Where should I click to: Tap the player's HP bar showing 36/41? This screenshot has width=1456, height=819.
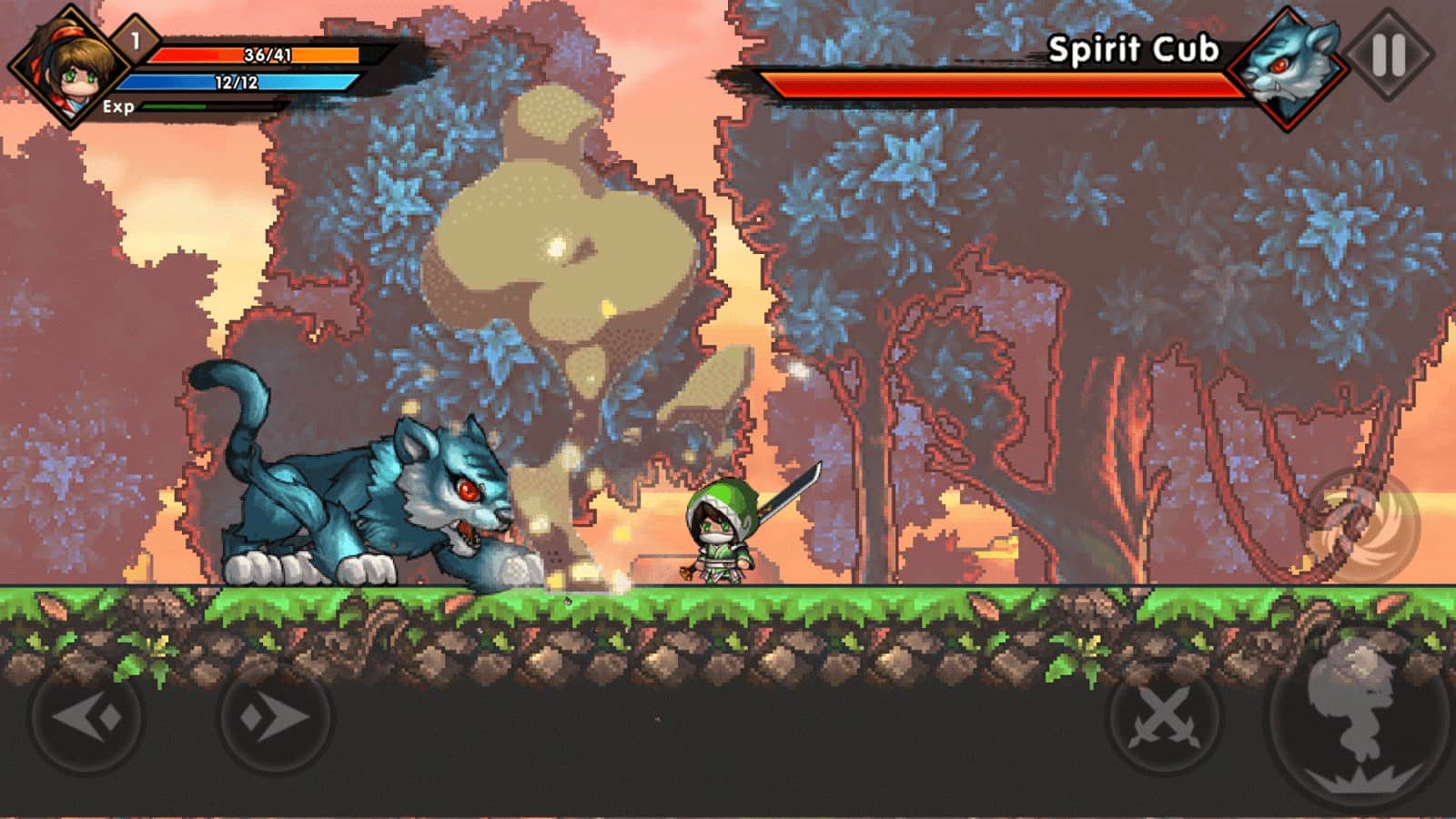click(255, 55)
